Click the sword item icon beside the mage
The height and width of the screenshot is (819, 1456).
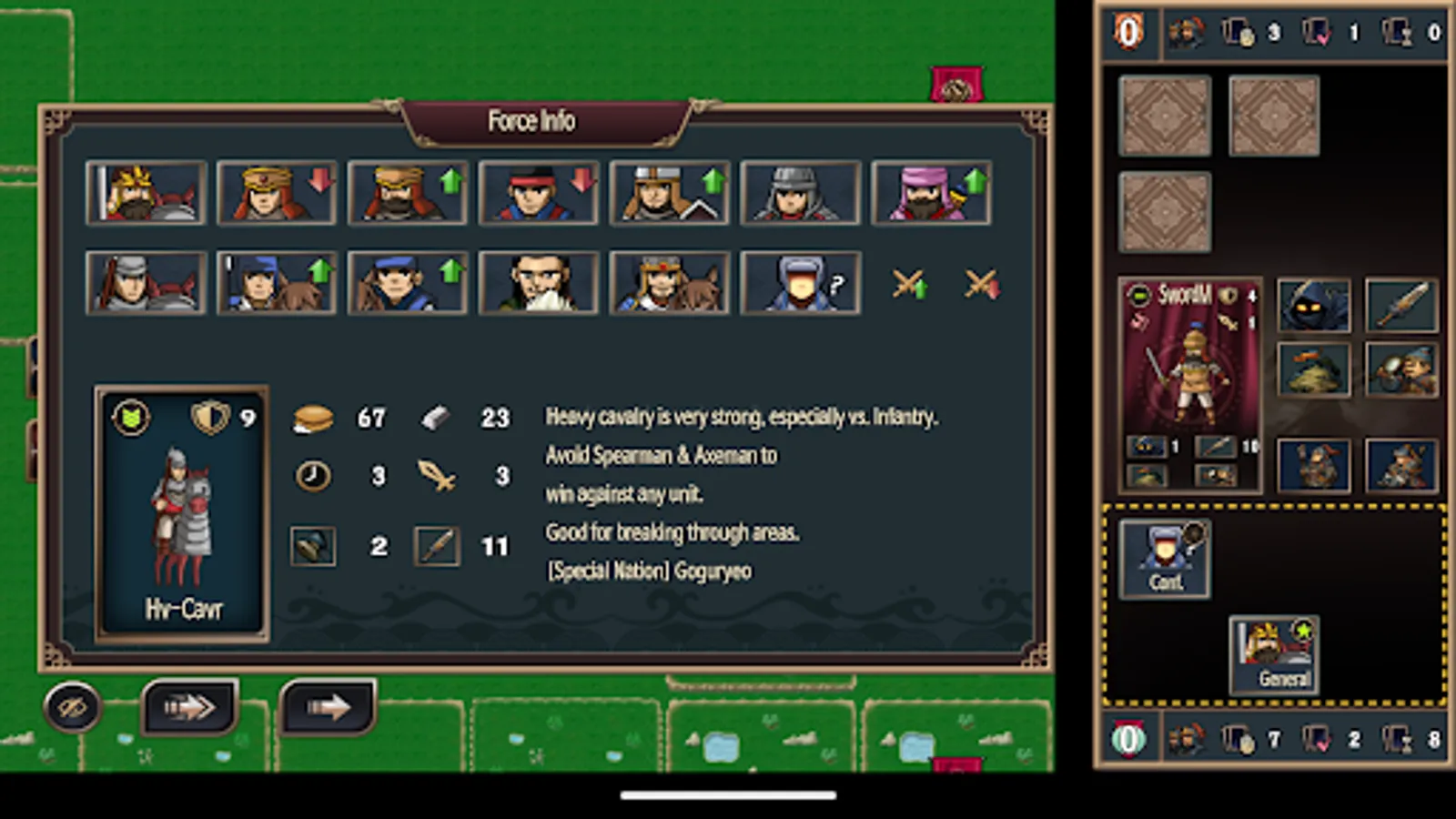click(1401, 305)
